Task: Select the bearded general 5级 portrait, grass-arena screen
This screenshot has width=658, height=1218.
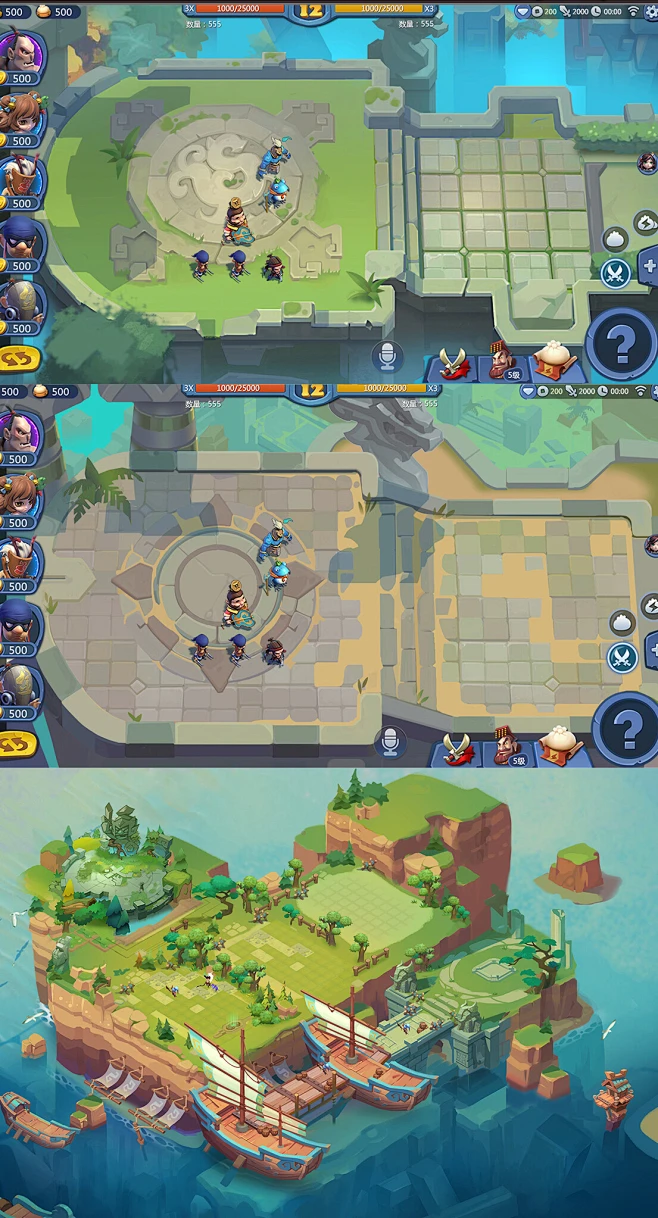Action: click(x=504, y=360)
